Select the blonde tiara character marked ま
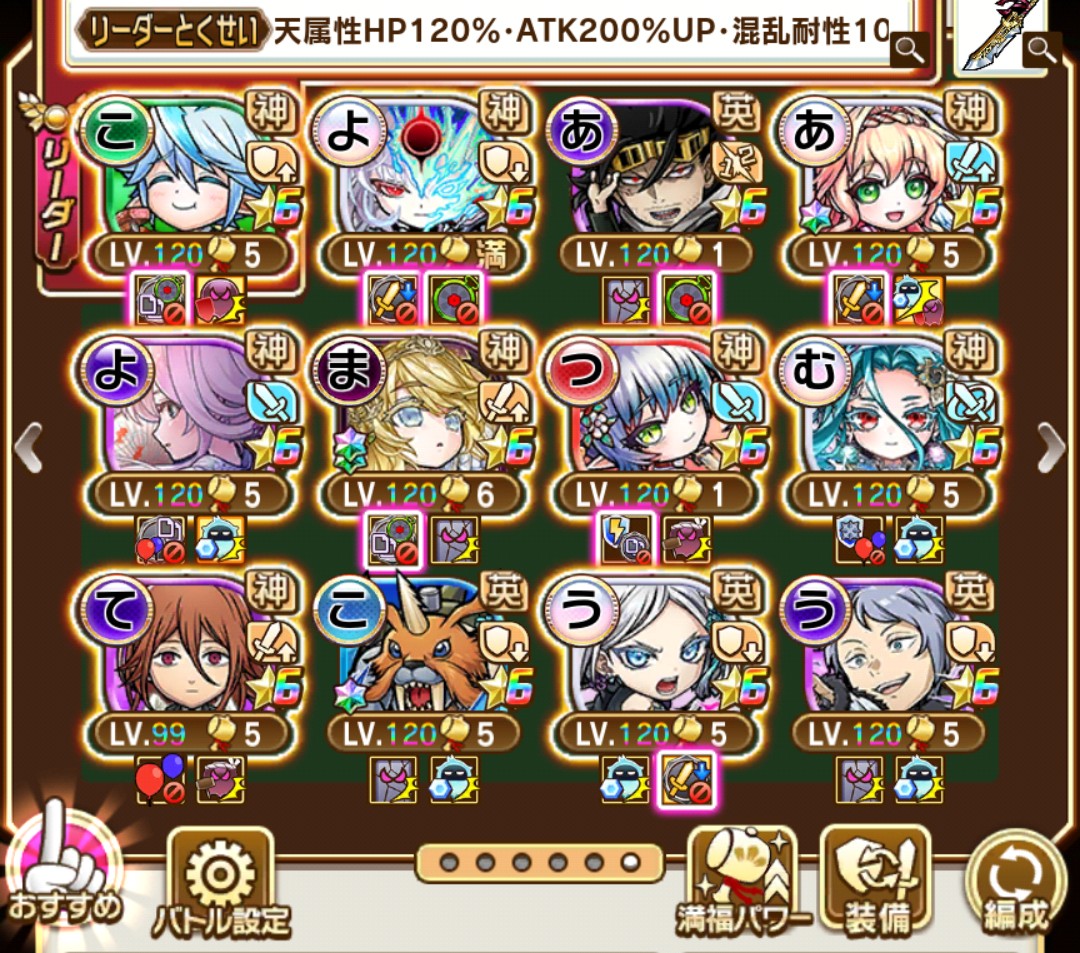Screen dimensions: 1080x953 tap(420, 410)
